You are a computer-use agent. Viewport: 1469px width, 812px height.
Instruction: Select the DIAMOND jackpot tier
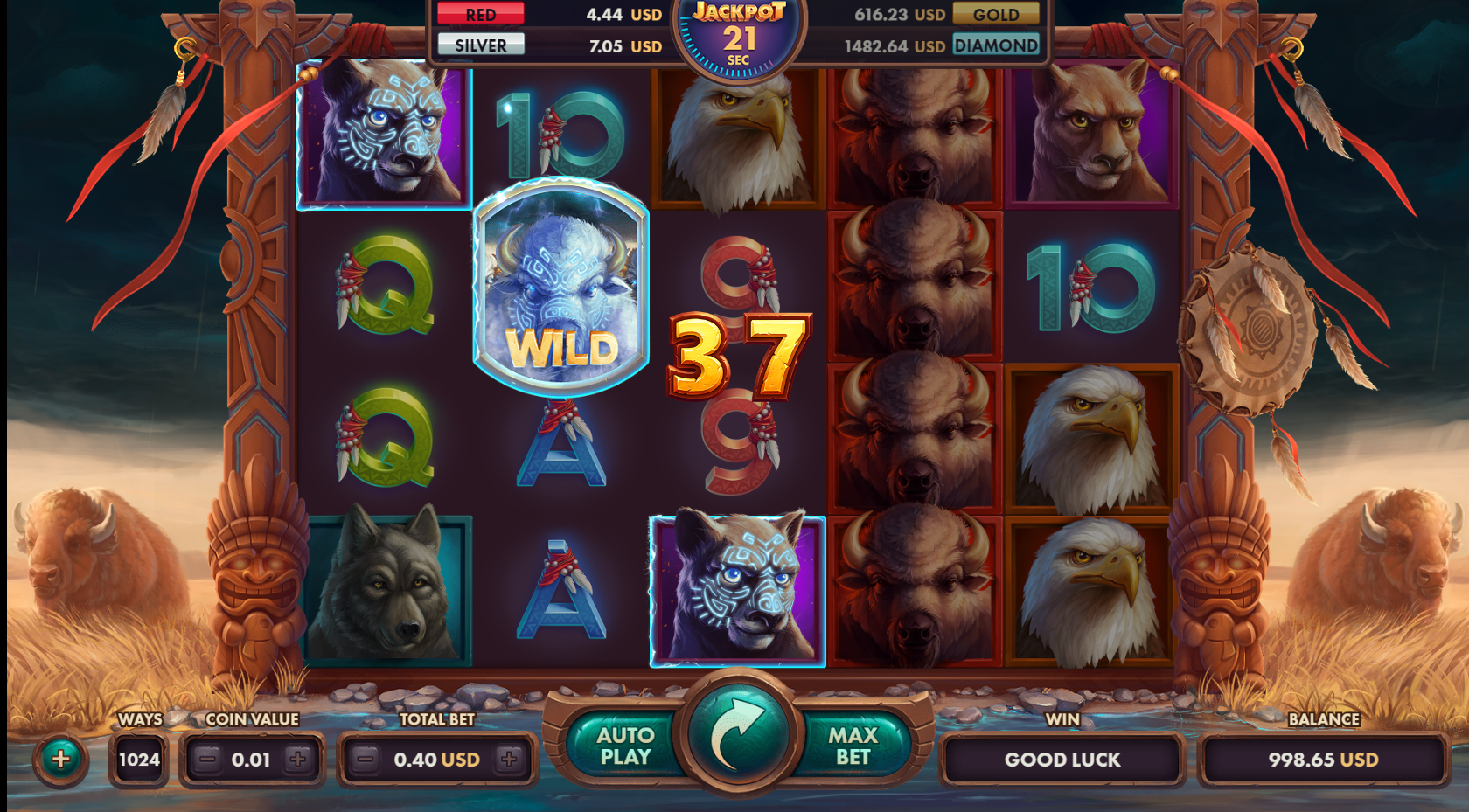click(x=996, y=45)
